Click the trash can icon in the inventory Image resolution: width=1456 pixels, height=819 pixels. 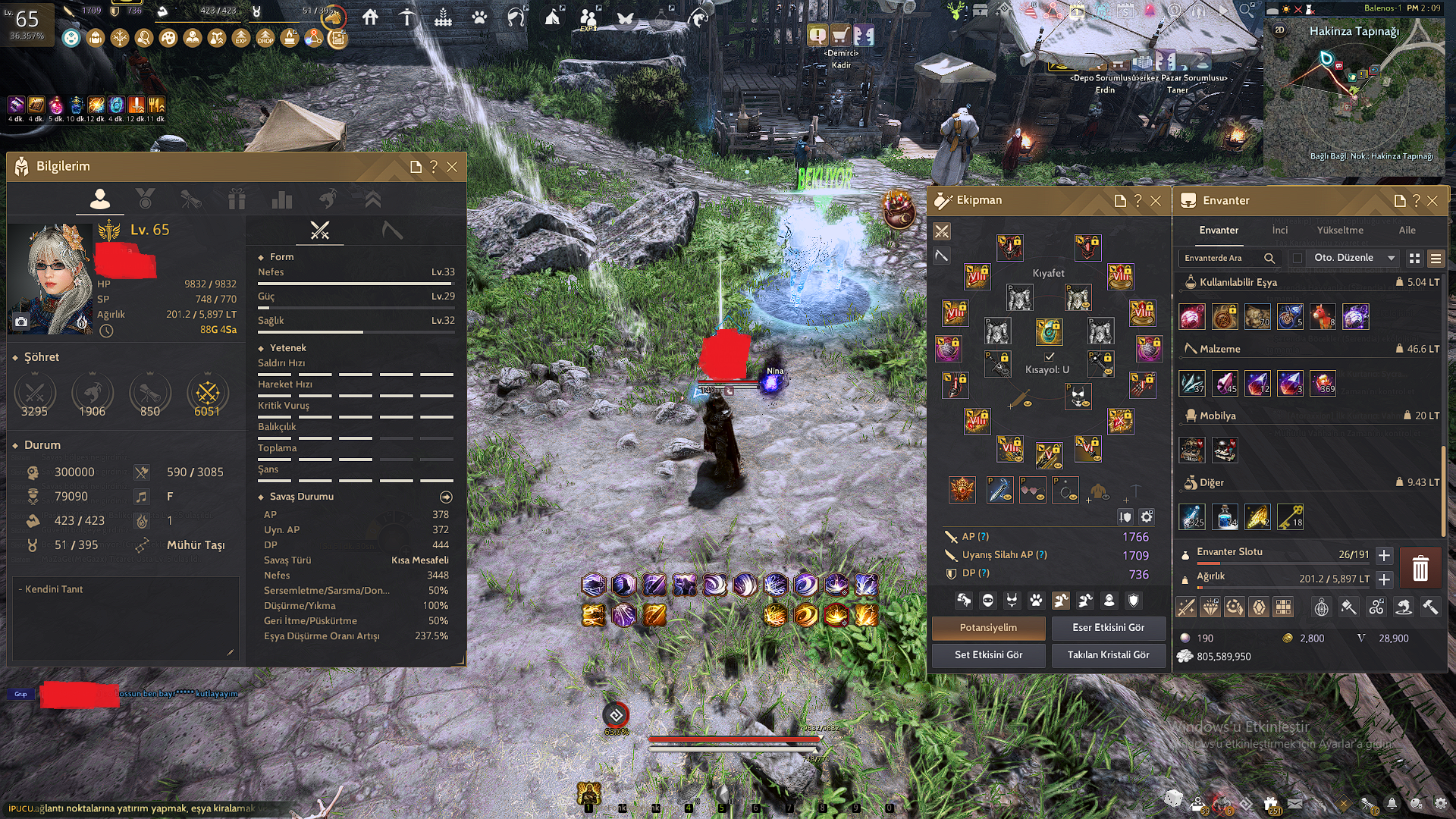click(x=1421, y=569)
